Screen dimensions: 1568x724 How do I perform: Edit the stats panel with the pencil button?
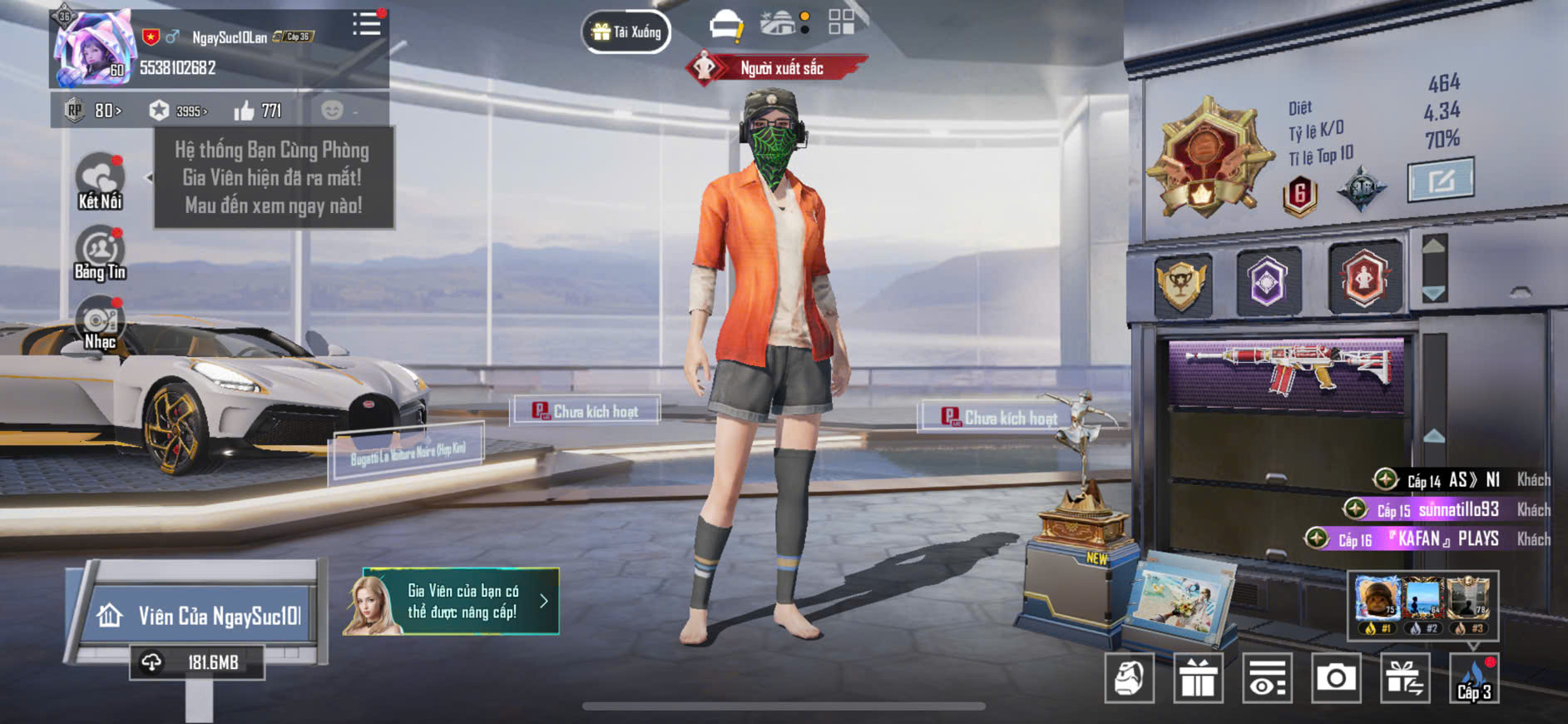[1440, 179]
